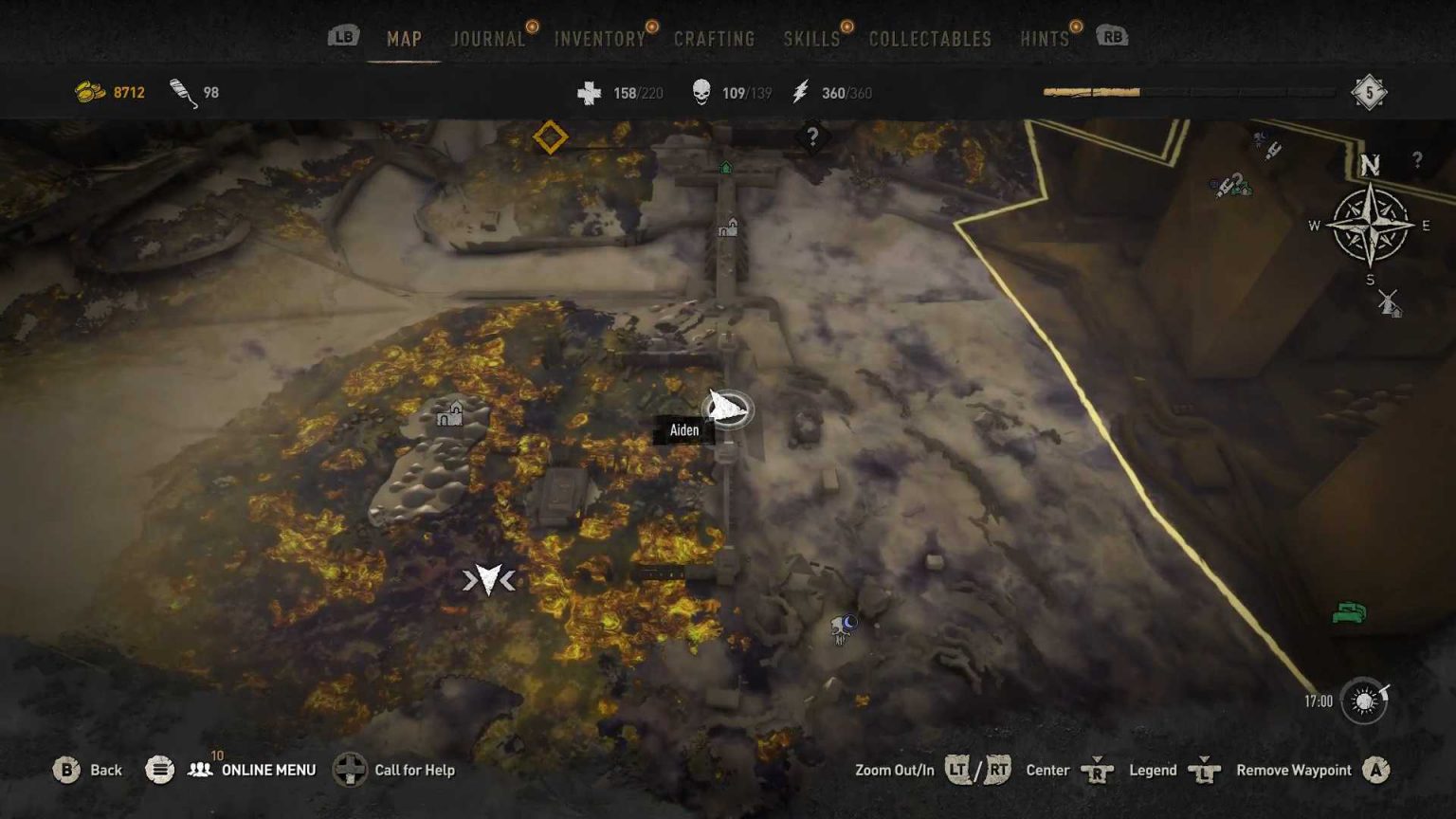1456x819 pixels.
Task: Switch to the JOURNAL tab
Action: [x=487, y=39]
